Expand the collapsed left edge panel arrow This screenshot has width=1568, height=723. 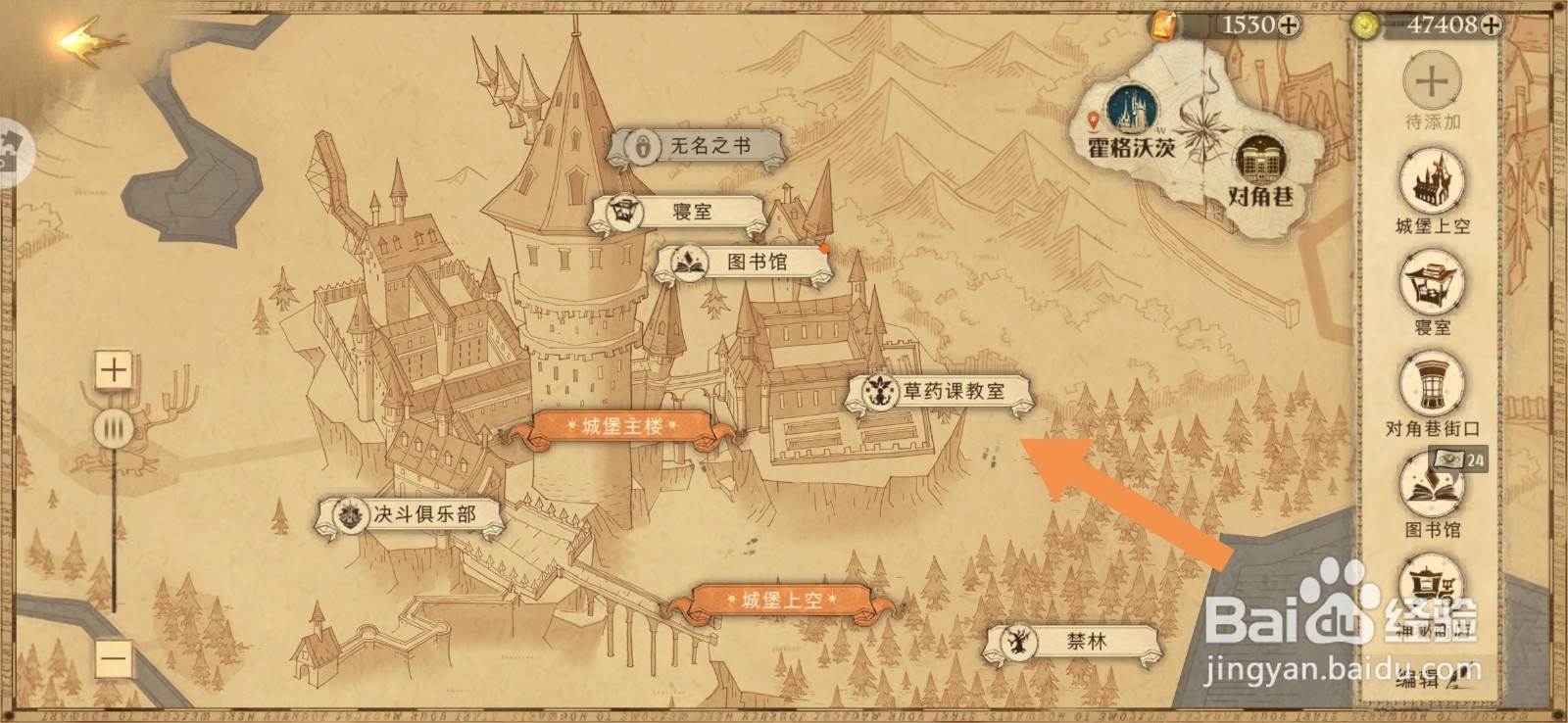click(x=14, y=152)
